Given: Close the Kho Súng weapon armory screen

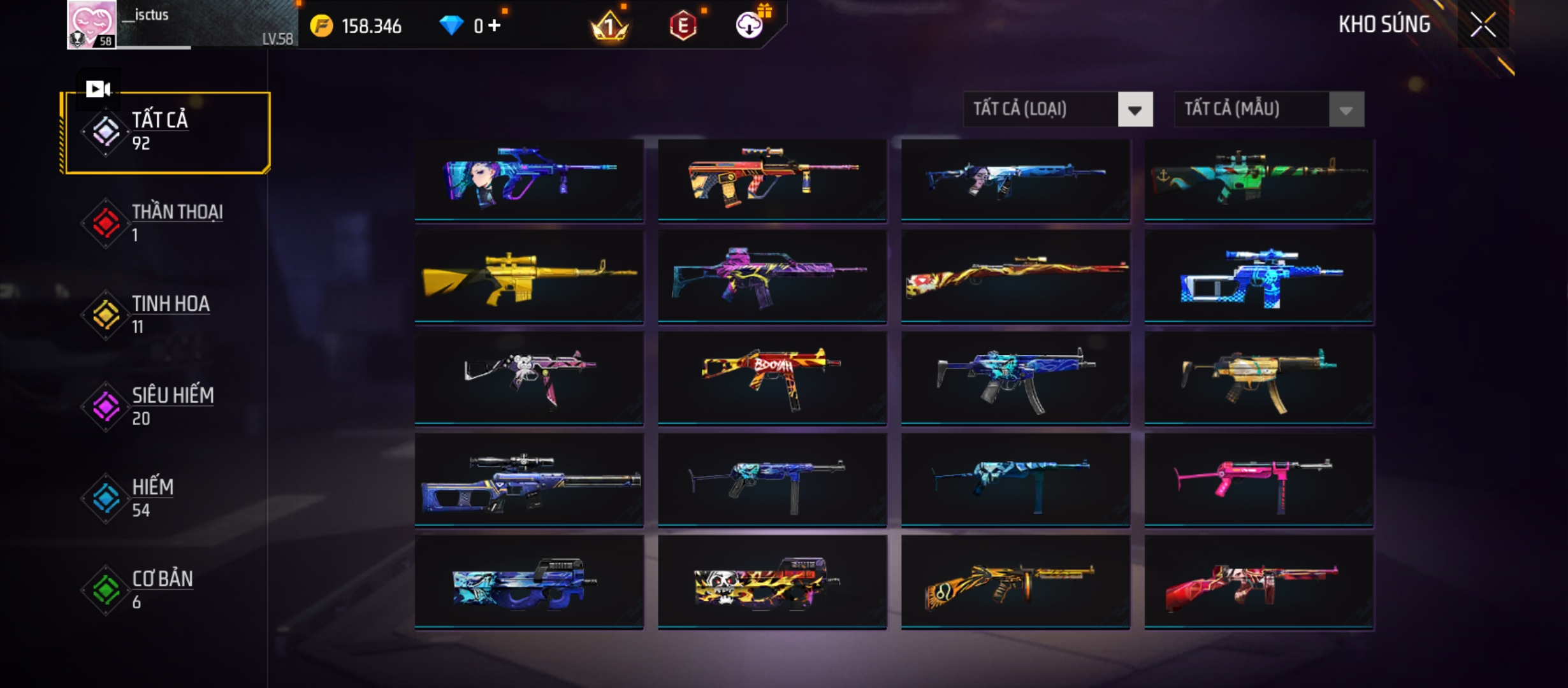Looking at the screenshot, I should pos(1483,25).
